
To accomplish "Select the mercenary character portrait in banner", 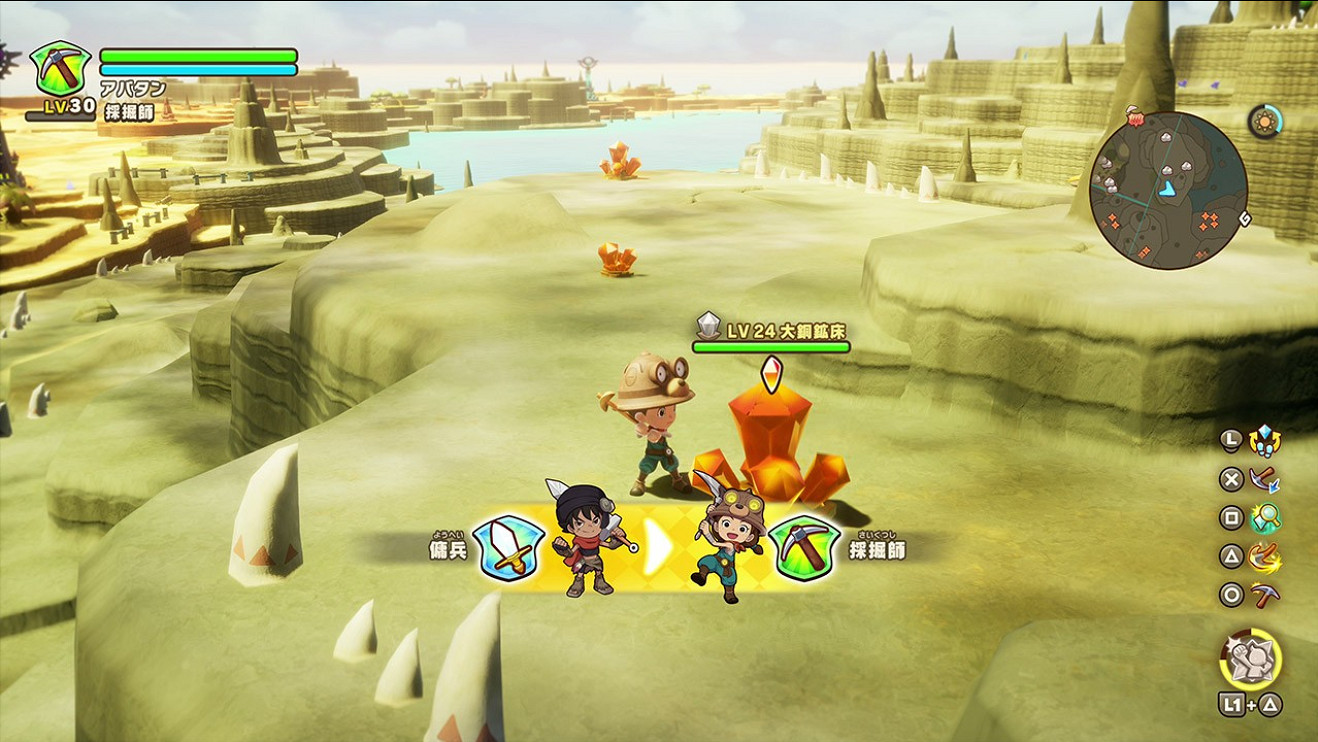I will click(585, 542).
